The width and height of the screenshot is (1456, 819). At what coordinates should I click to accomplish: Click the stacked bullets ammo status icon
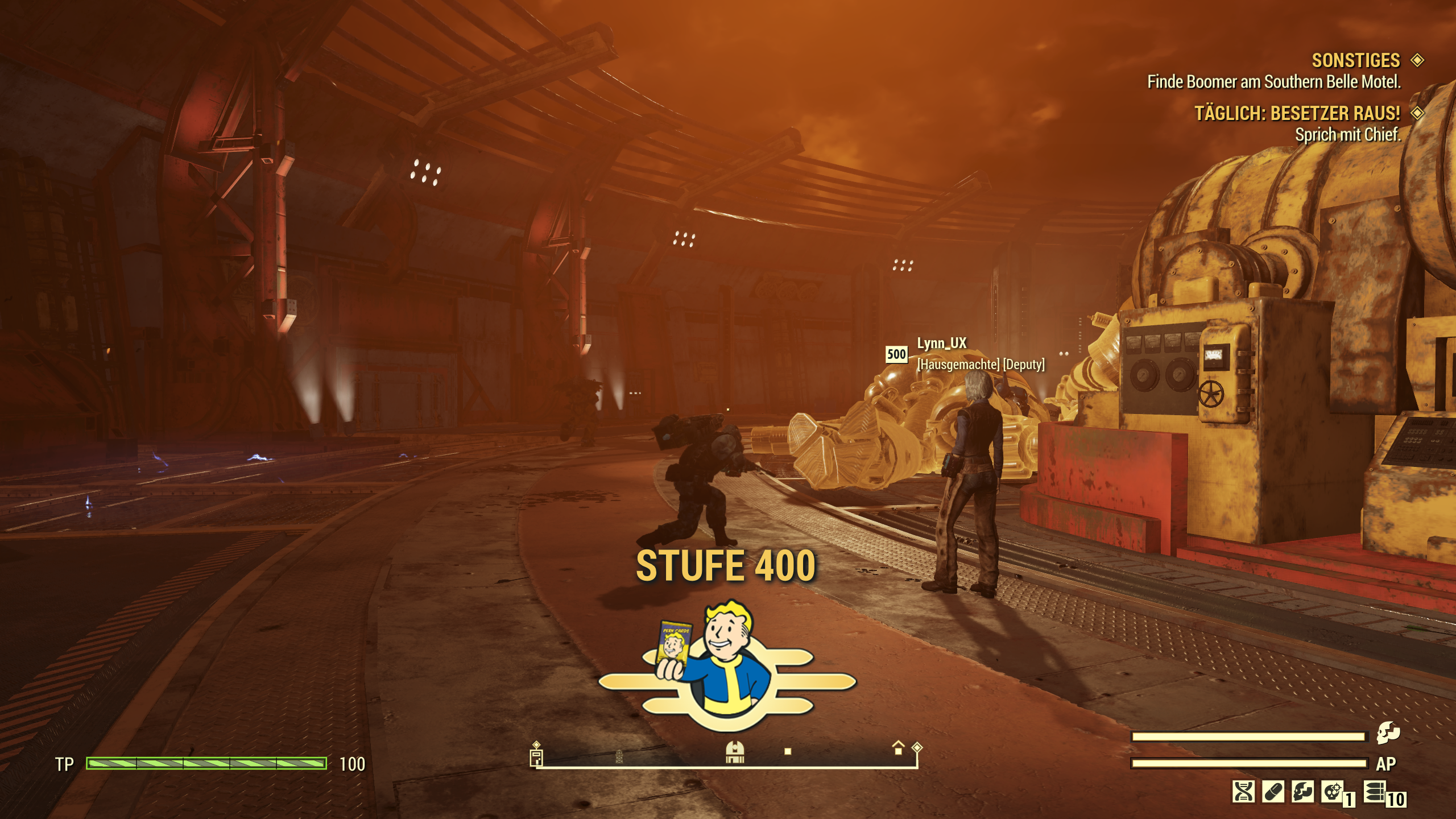pyautogui.click(x=1374, y=792)
